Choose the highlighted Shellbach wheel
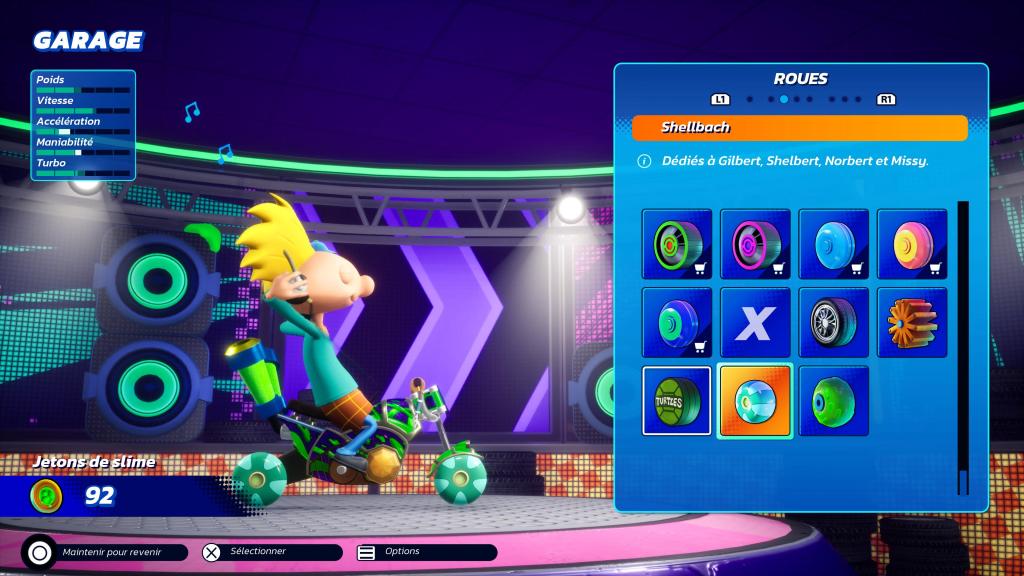Screen dimensions: 1024x576 (755, 401)
